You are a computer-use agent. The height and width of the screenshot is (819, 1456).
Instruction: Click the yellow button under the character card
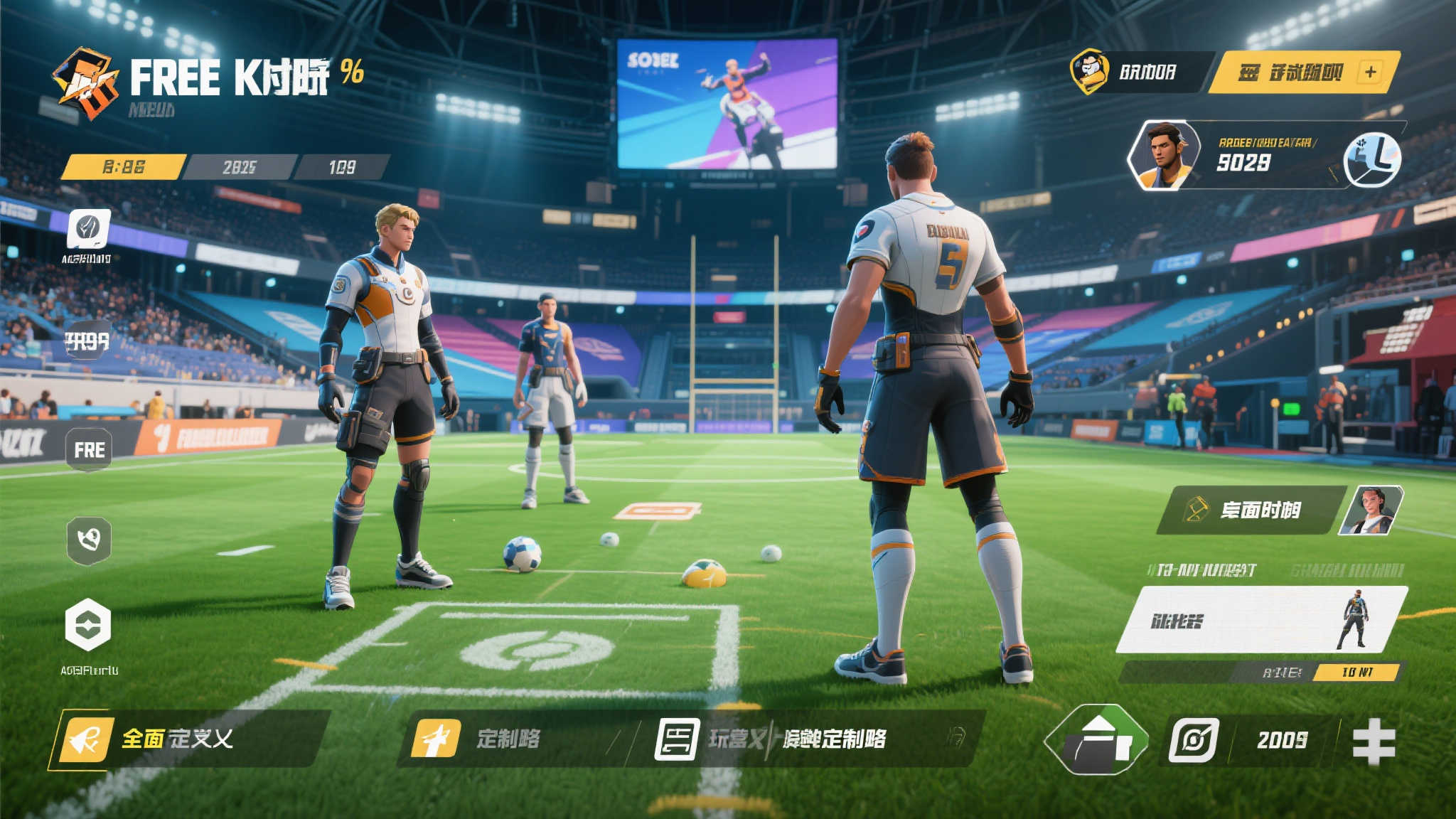pos(1356,672)
